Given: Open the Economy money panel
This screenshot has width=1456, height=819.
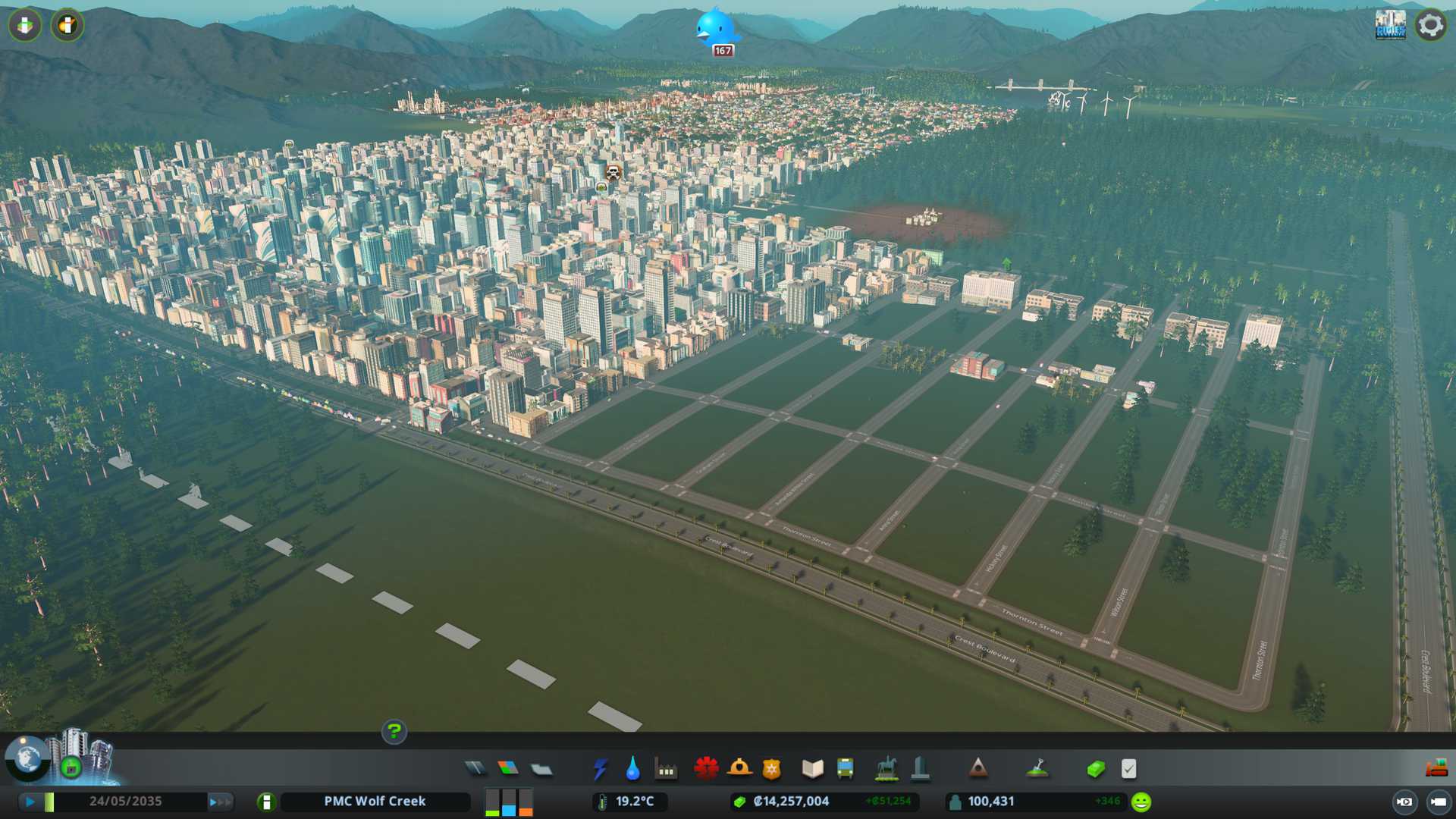Looking at the screenshot, I should [x=1095, y=769].
